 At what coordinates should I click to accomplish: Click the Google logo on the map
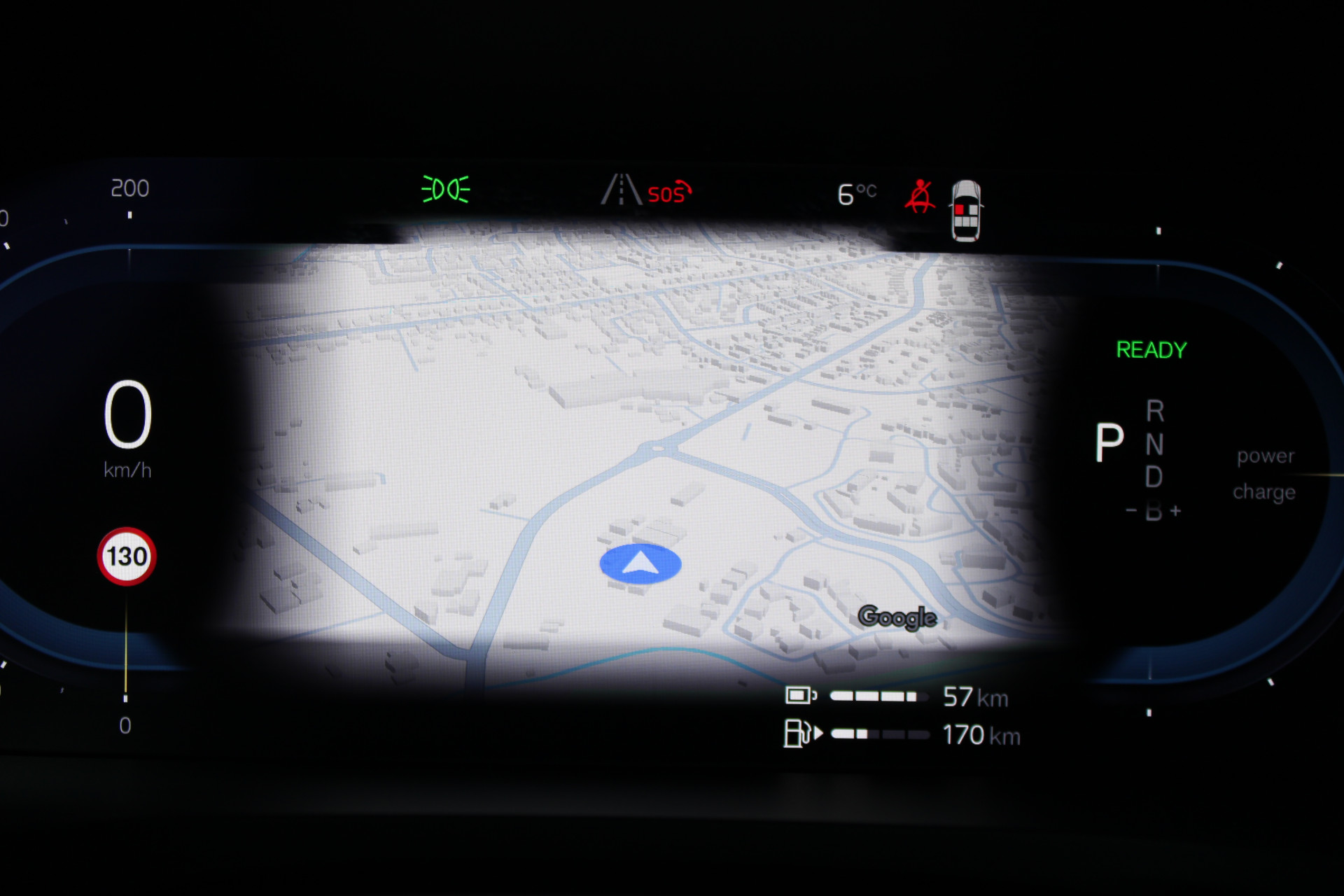[x=897, y=617]
